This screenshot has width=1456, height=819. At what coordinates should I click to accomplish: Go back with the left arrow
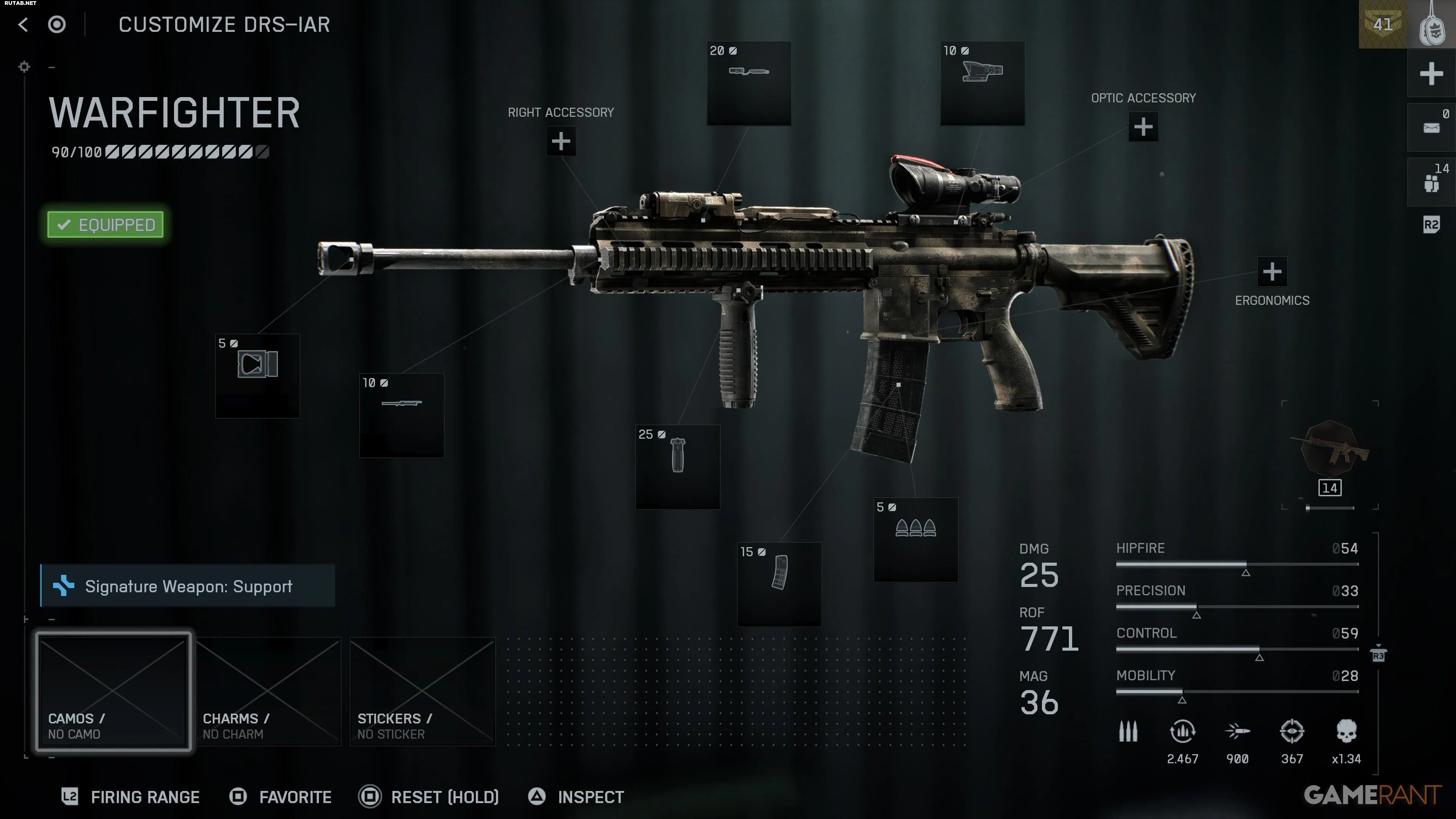[x=23, y=24]
